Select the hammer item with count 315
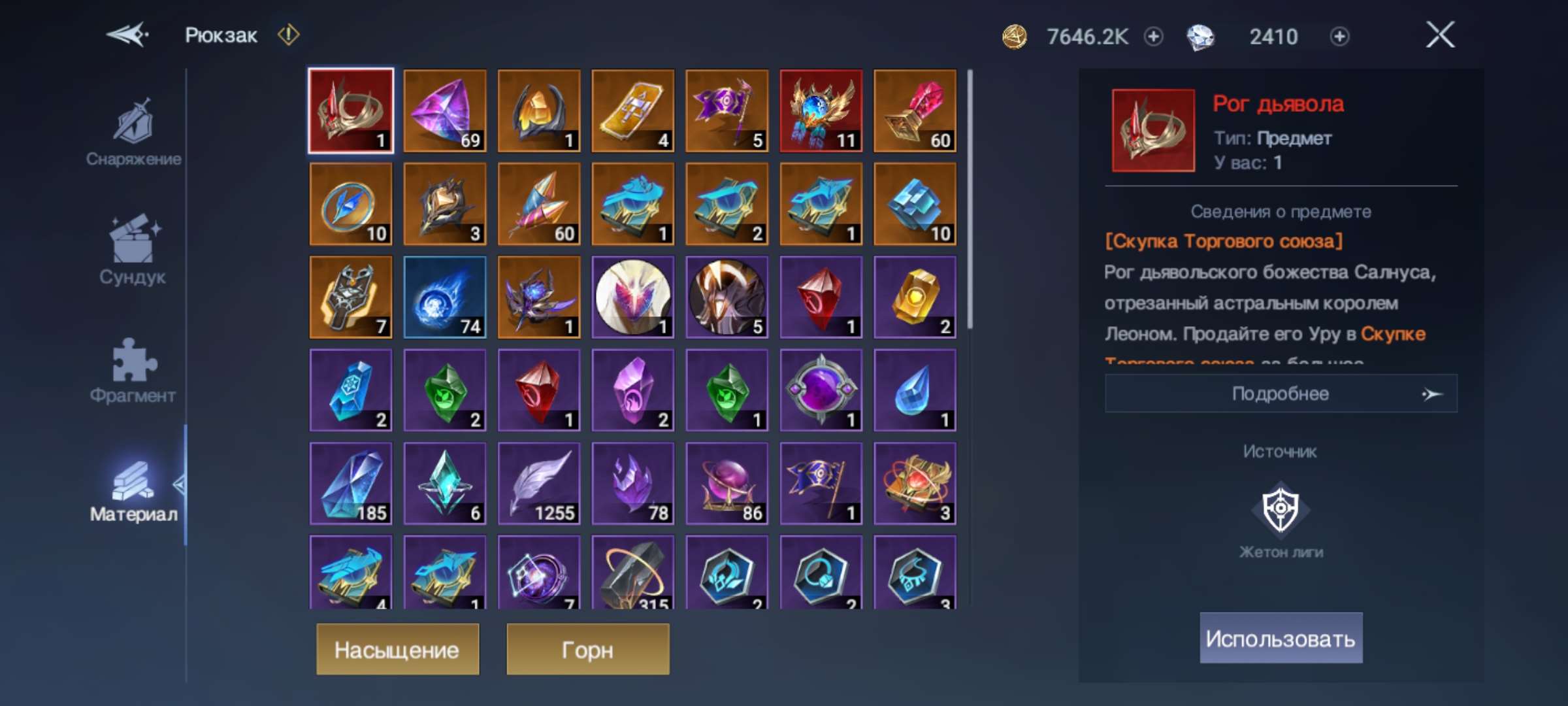This screenshot has height=706, width=1568. point(632,575)
